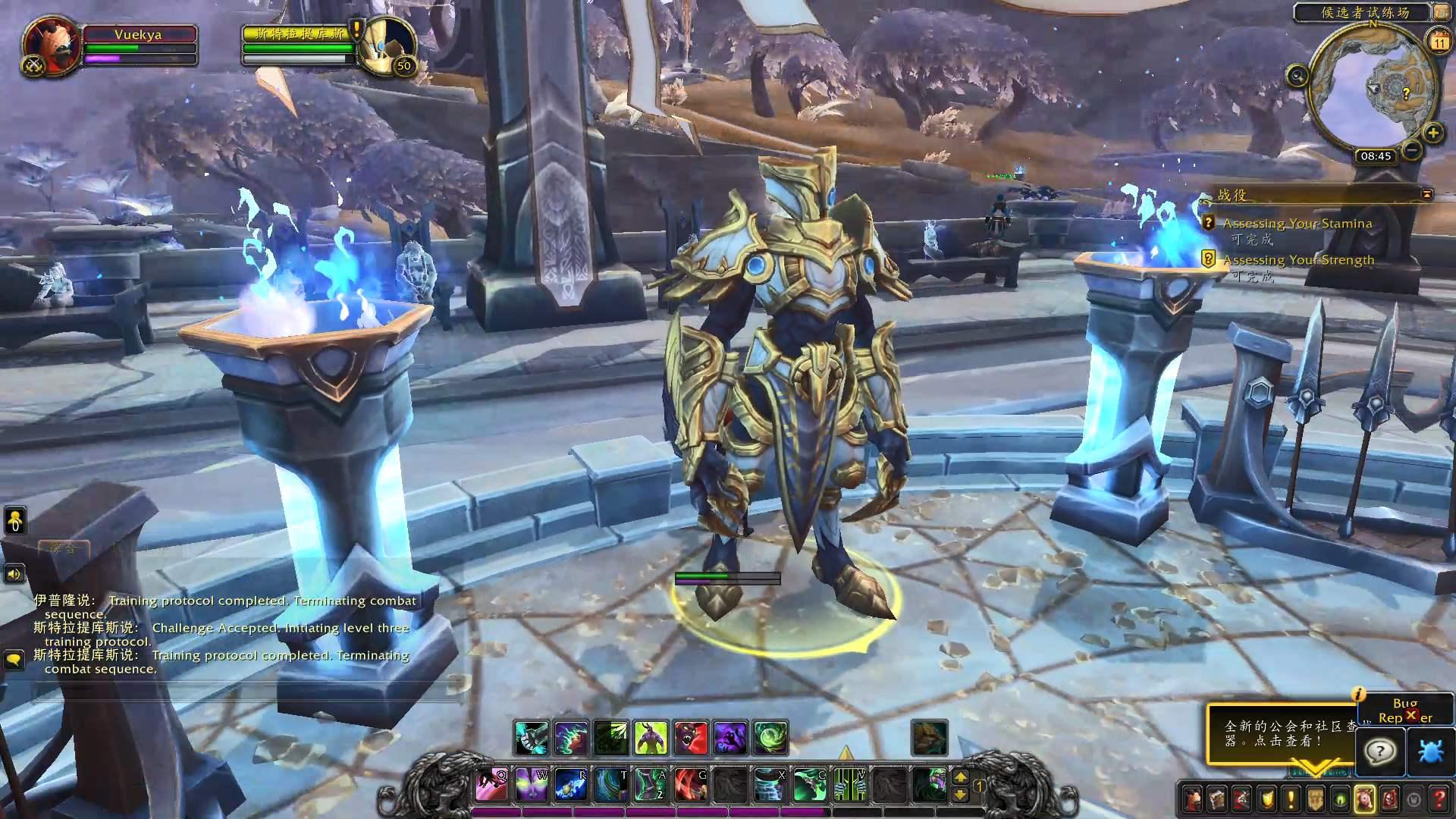Click the minimap's zoom-in plus button
This screenshot has height=819, width=1456.
tap(1432, 133)
